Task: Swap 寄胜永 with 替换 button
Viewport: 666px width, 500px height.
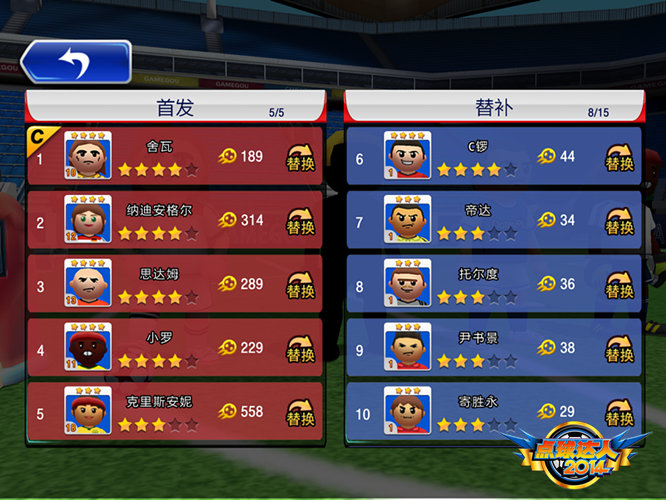Action: pos(620,412)
